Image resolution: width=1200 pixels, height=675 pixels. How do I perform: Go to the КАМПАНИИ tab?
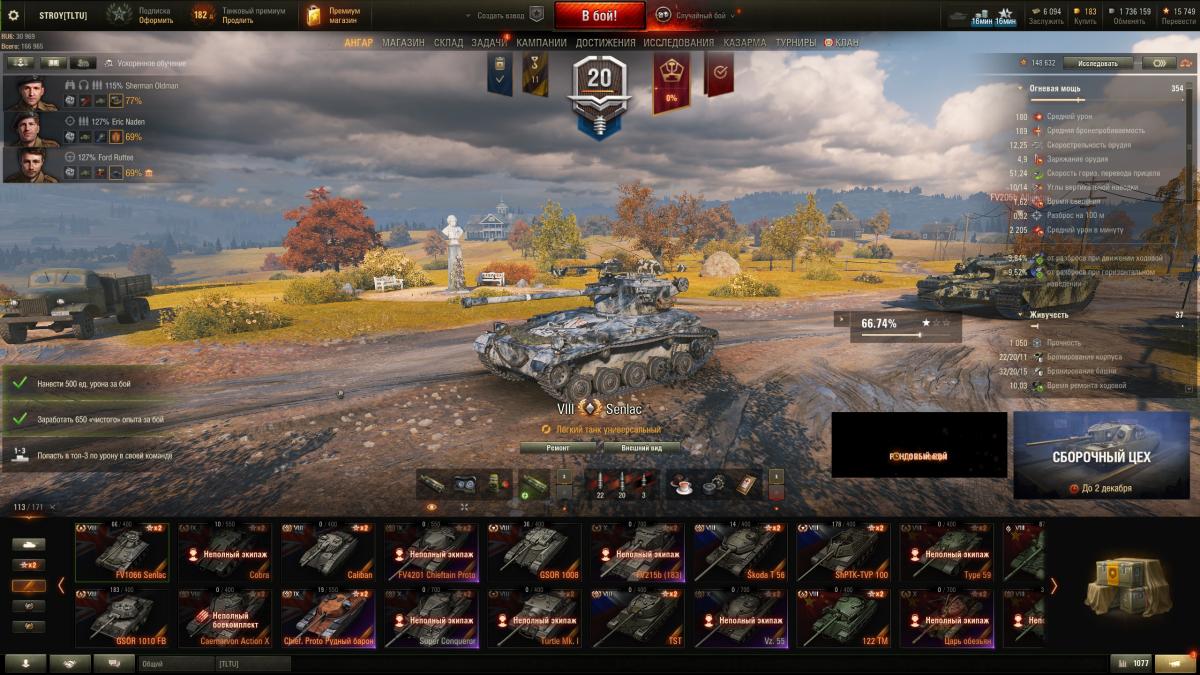pos(542,43)
